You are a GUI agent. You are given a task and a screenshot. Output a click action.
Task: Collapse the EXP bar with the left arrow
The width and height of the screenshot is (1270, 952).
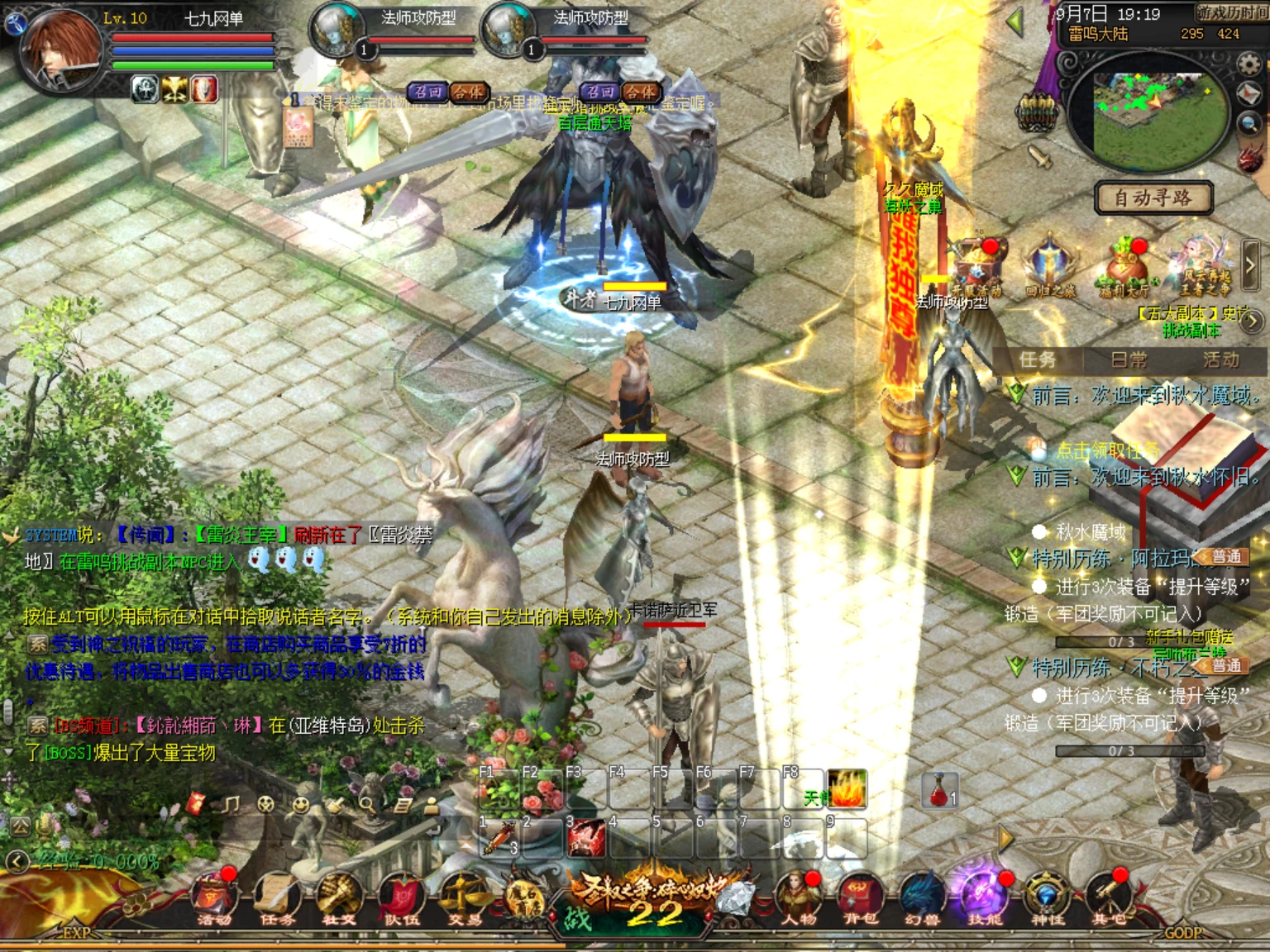(x=16, y=862)
